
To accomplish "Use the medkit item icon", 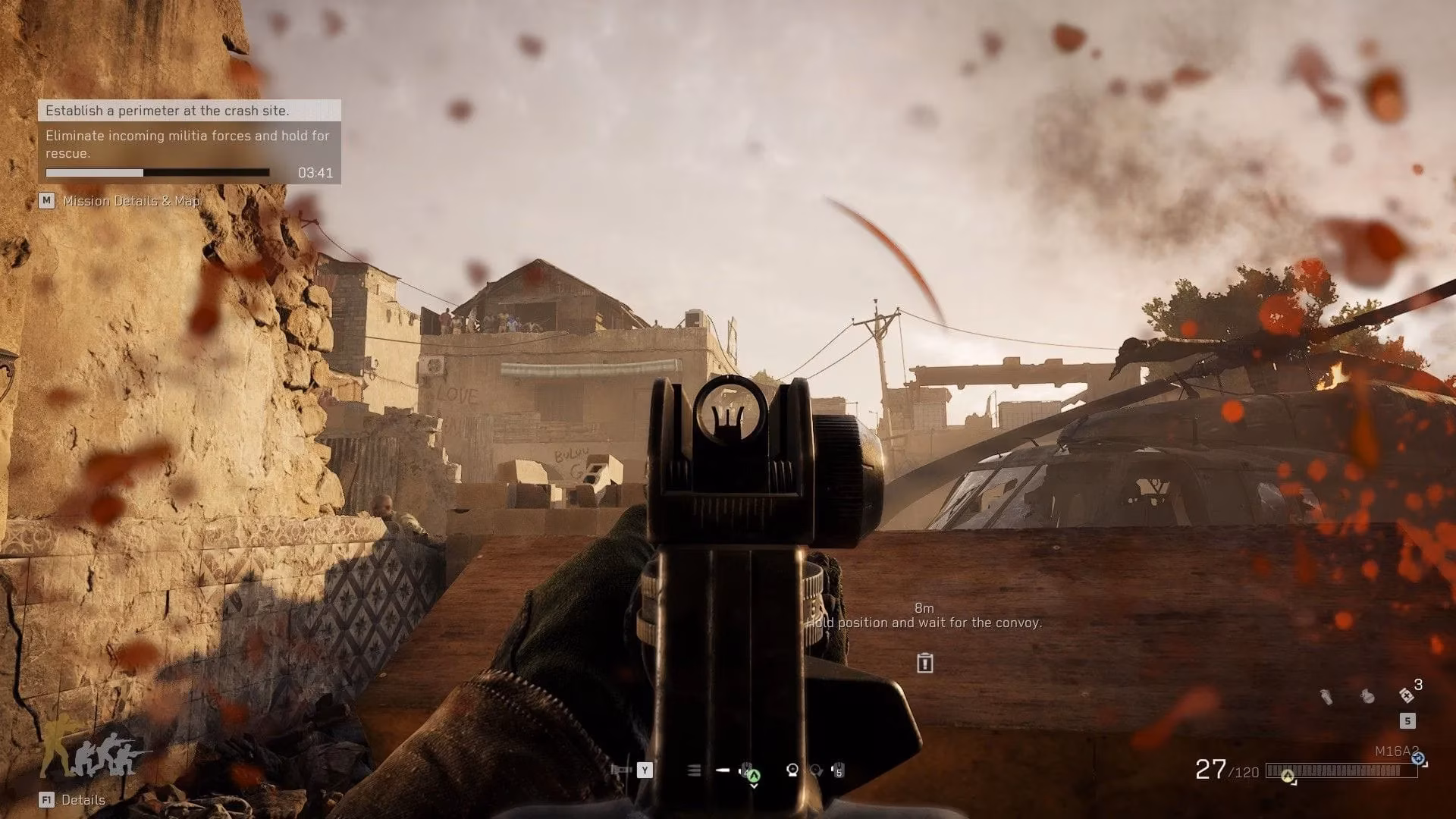I will click(1407, 695).
